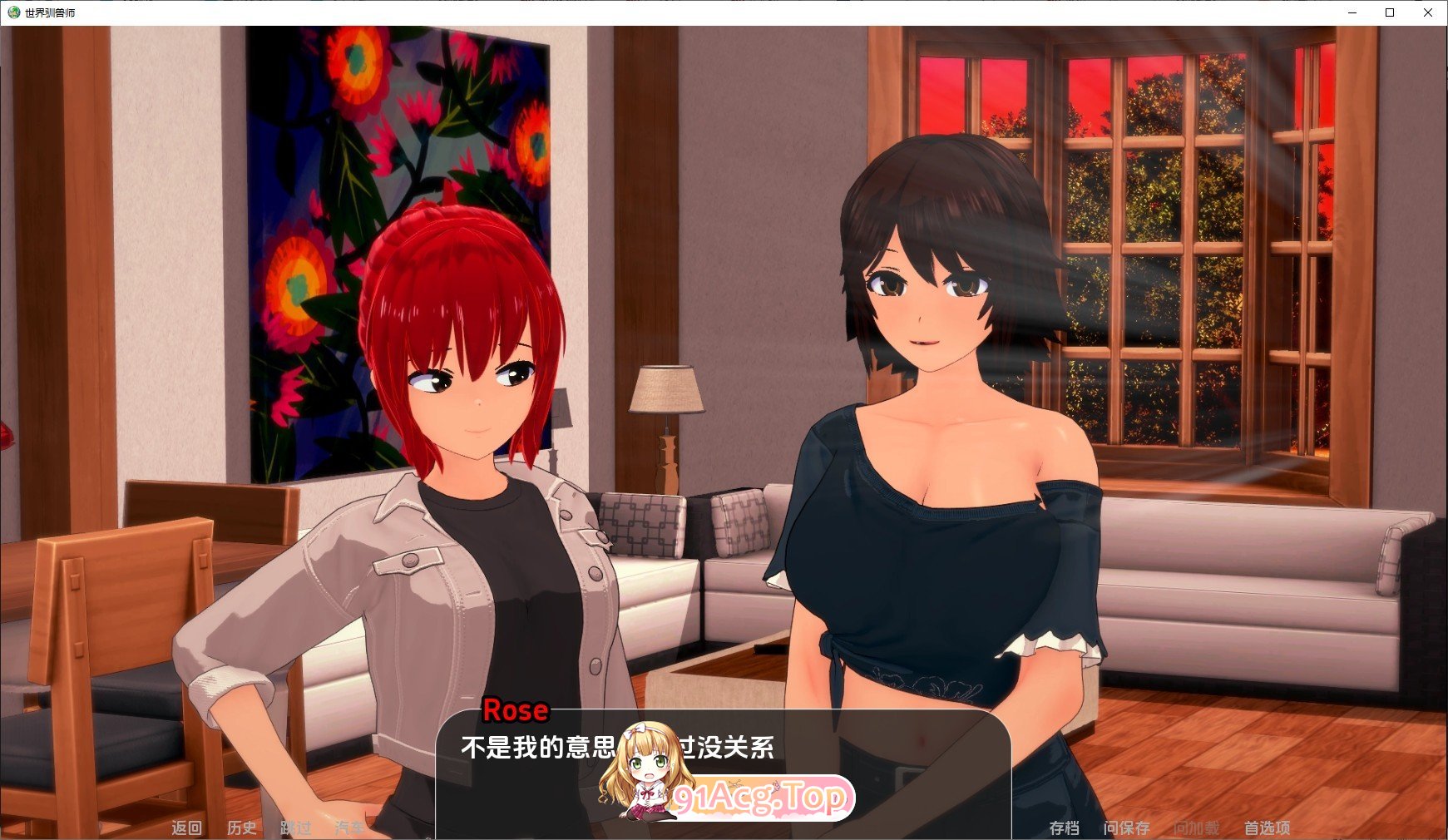Click the 世界驯兽师 title bar text
The height and width of the screenshot is (840, 1448).
(52, 12)
